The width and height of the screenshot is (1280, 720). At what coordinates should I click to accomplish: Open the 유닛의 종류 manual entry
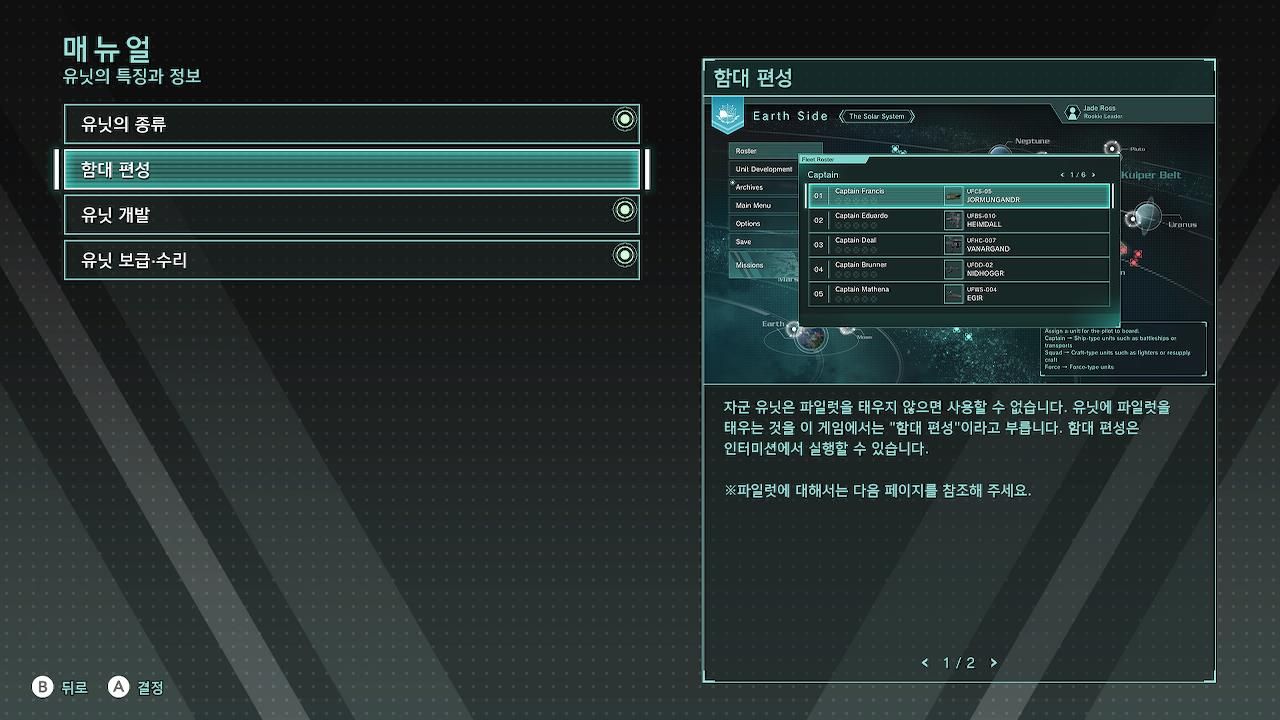tap(351, 124)
